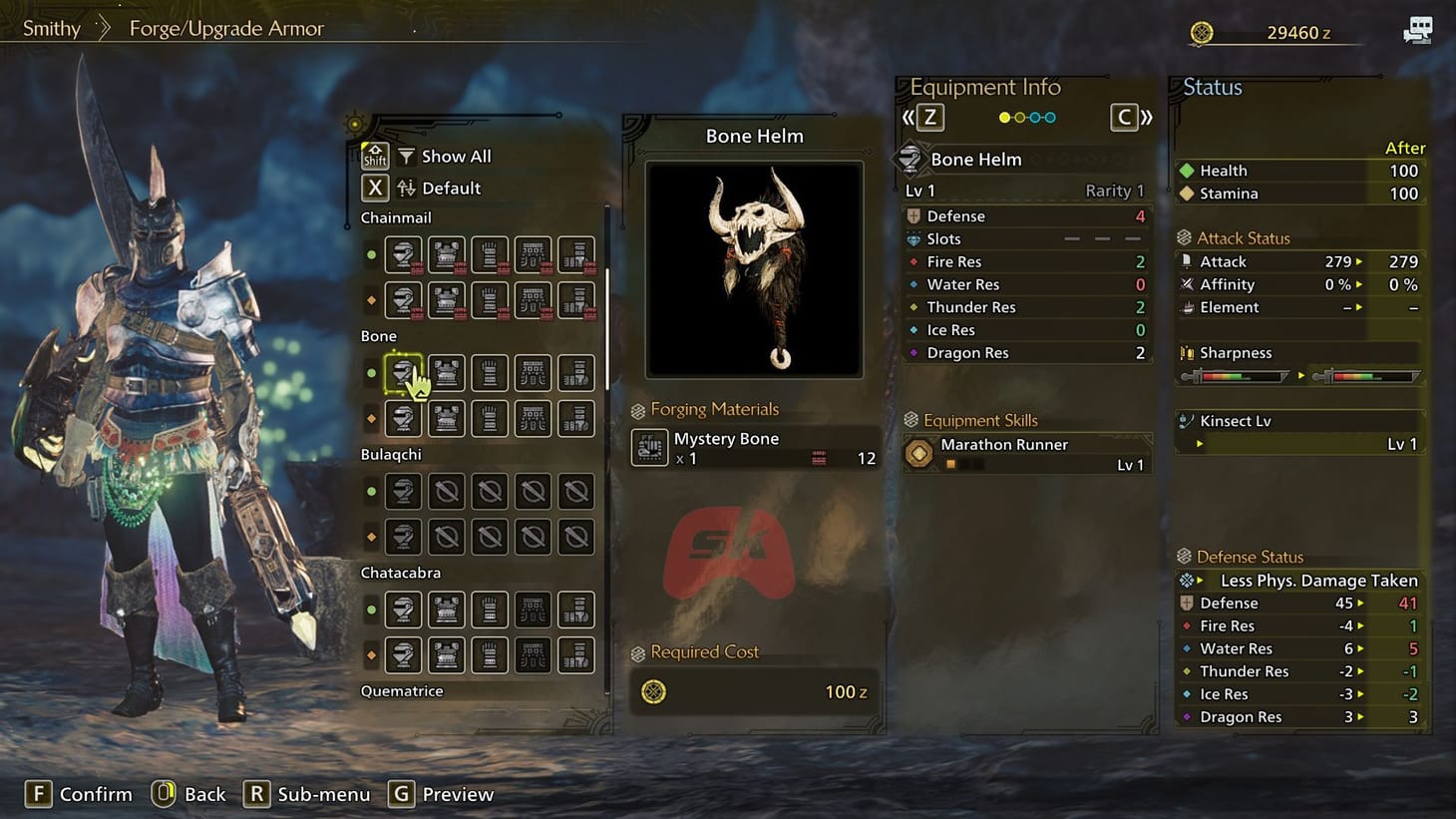Click the yellow page dot in Equipment Info
The width and height of the screenshot is (1456, 819).
1006,117
